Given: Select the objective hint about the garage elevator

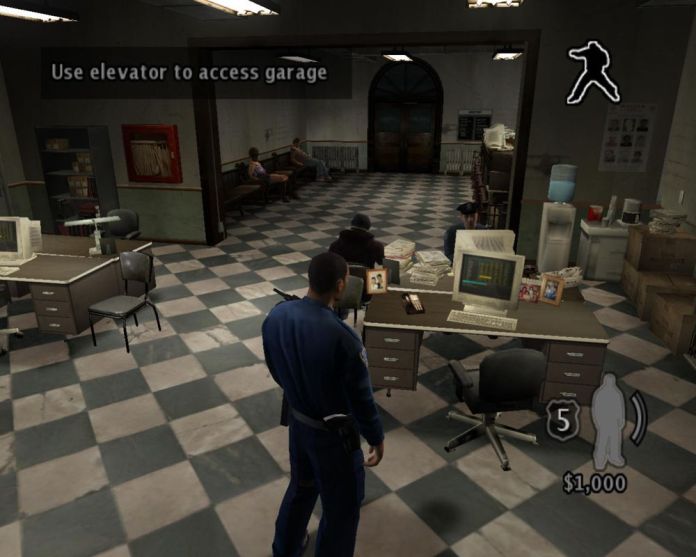Looking at the screenshot, I should click(x=190, y=73).
